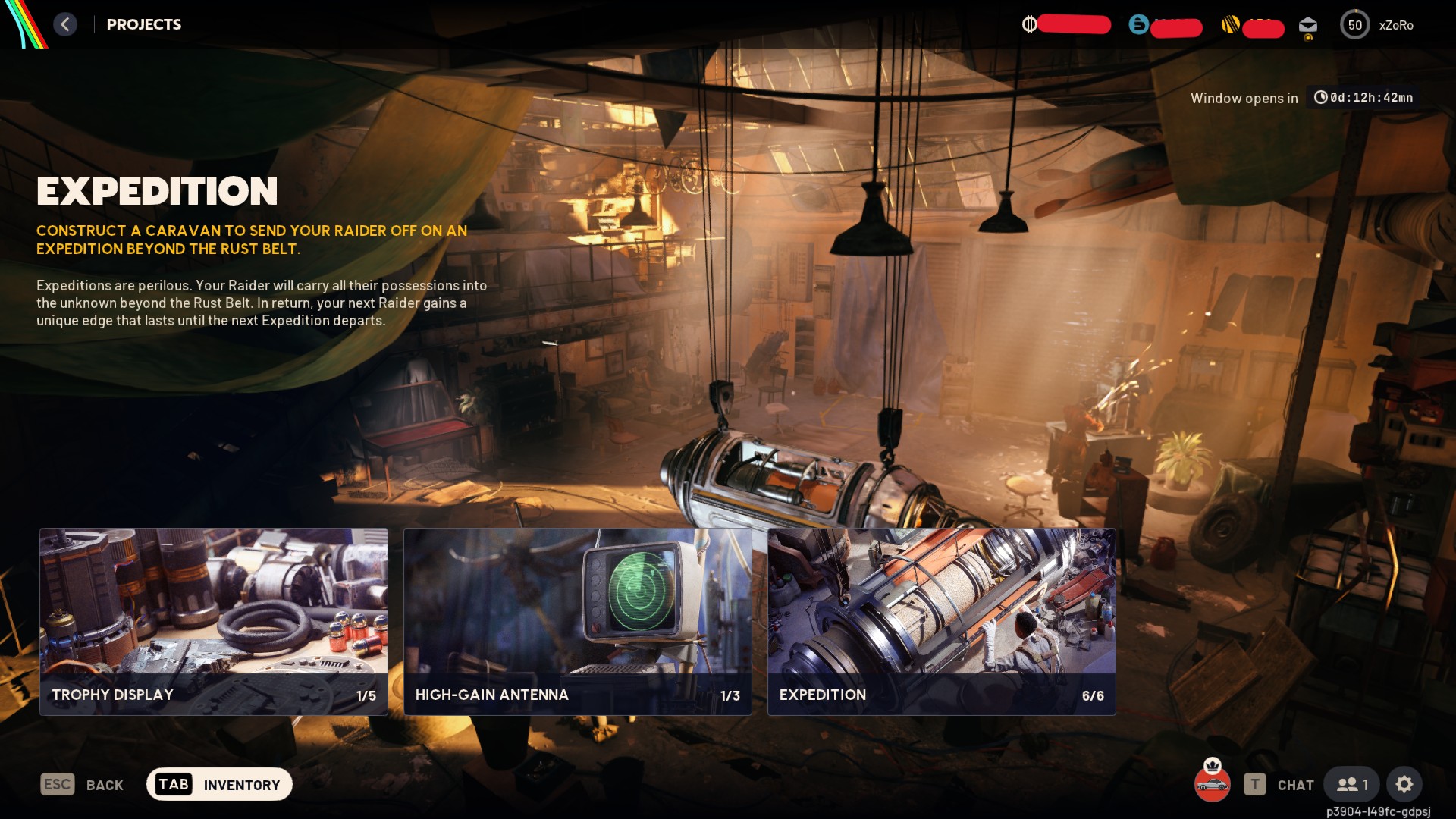Open the Inventory button
The height and width of the screenshot is (819, 1456).
219,784
